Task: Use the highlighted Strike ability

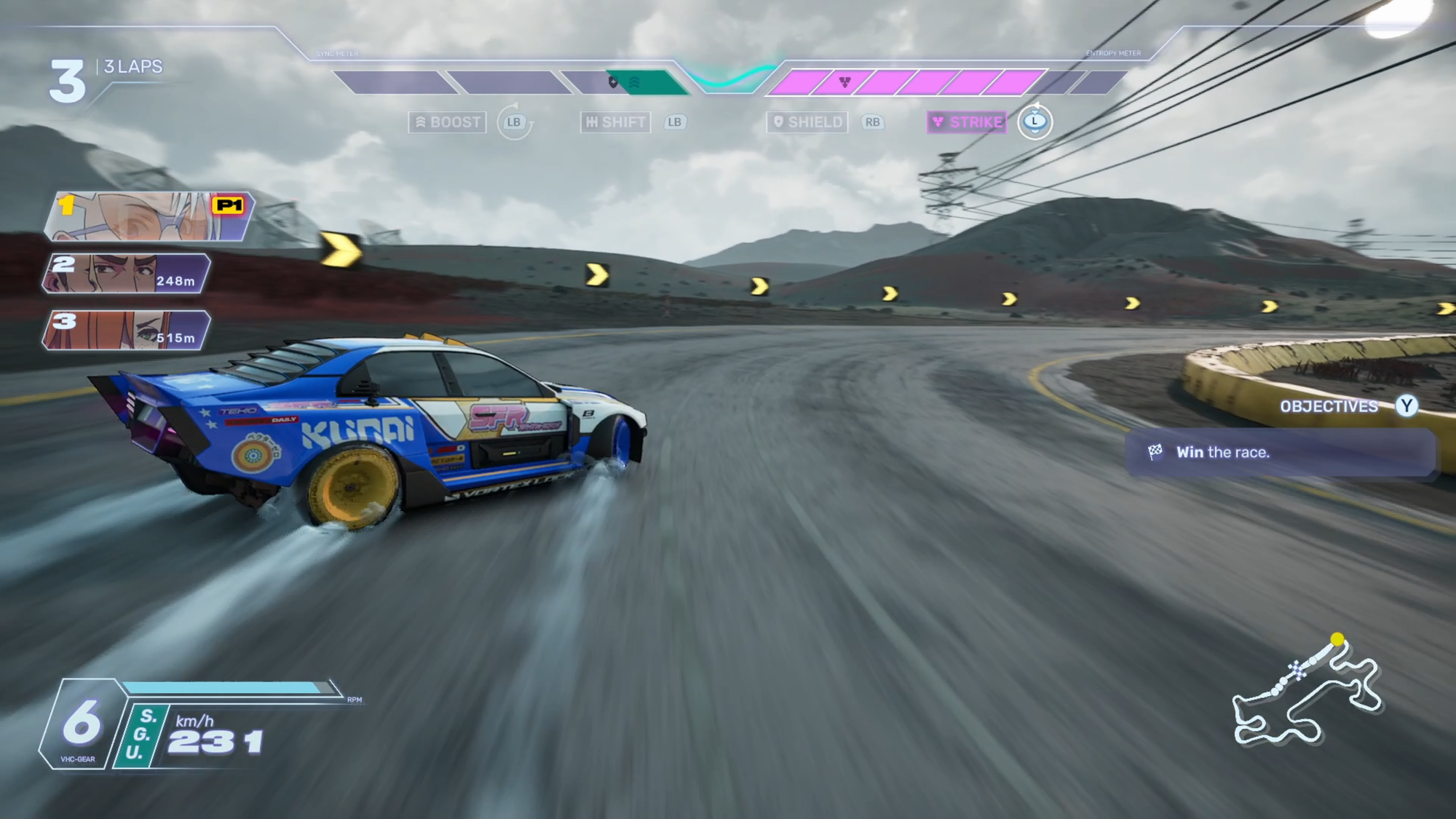Action: tap(968, 122)
